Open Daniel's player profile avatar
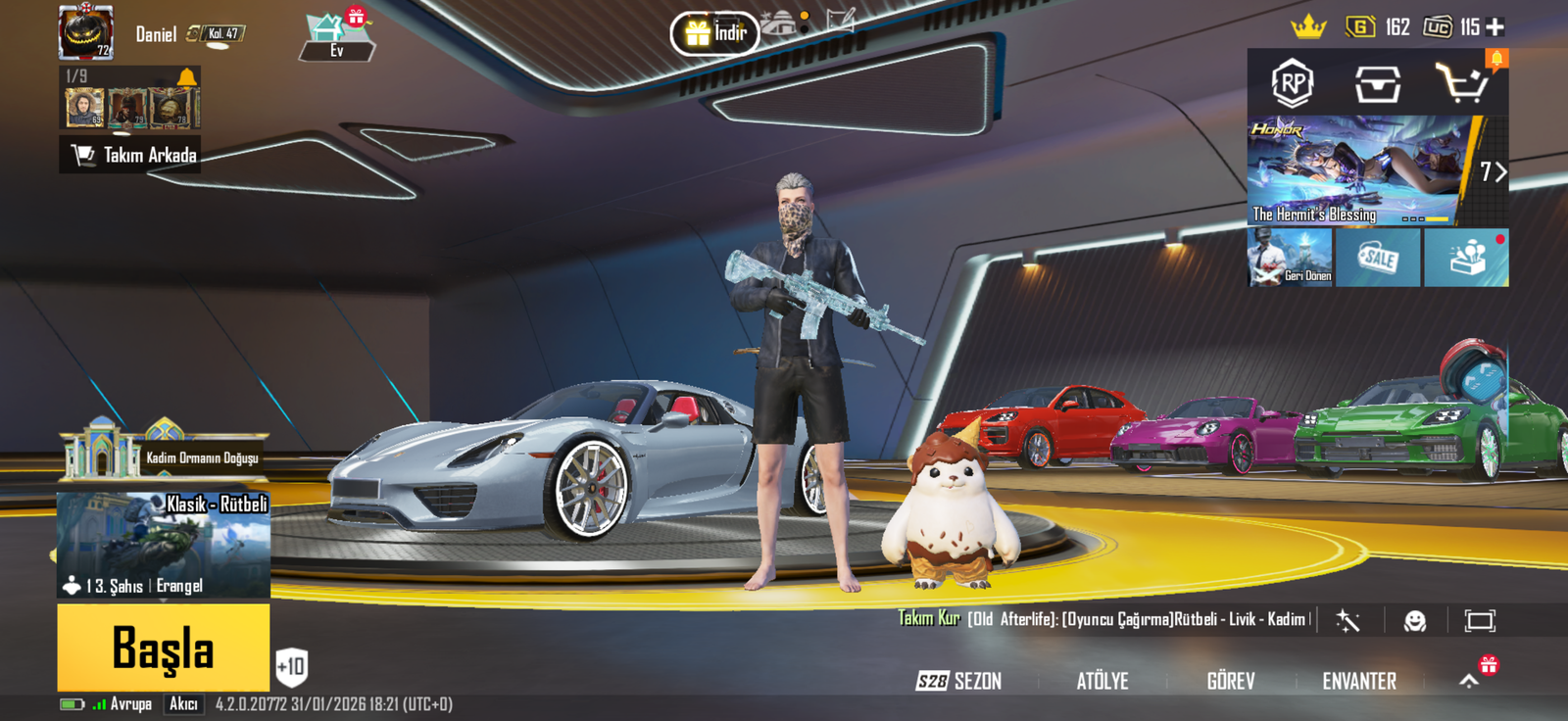The height and width of the screenshot is (721, 1568). [x=86, y=32]
